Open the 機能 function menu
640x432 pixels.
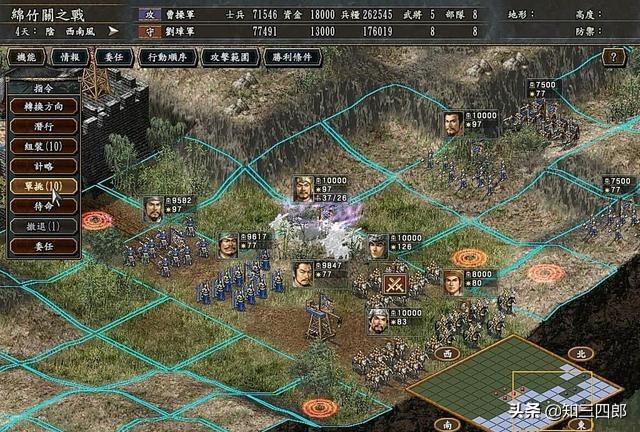pyautogui.click(x=25, y=57)
